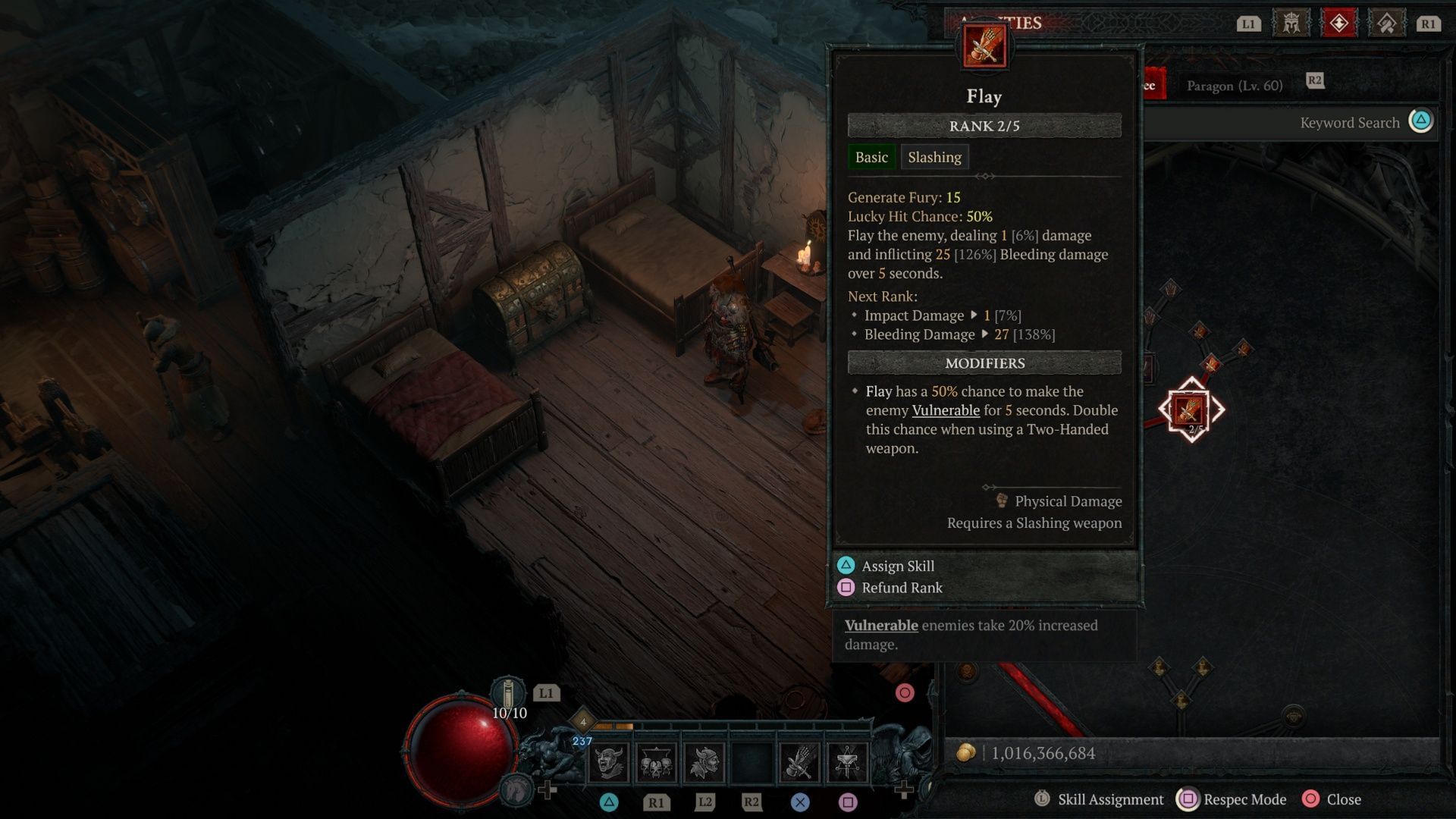Click the Keyword Search field

click(x=1349, y=123)
